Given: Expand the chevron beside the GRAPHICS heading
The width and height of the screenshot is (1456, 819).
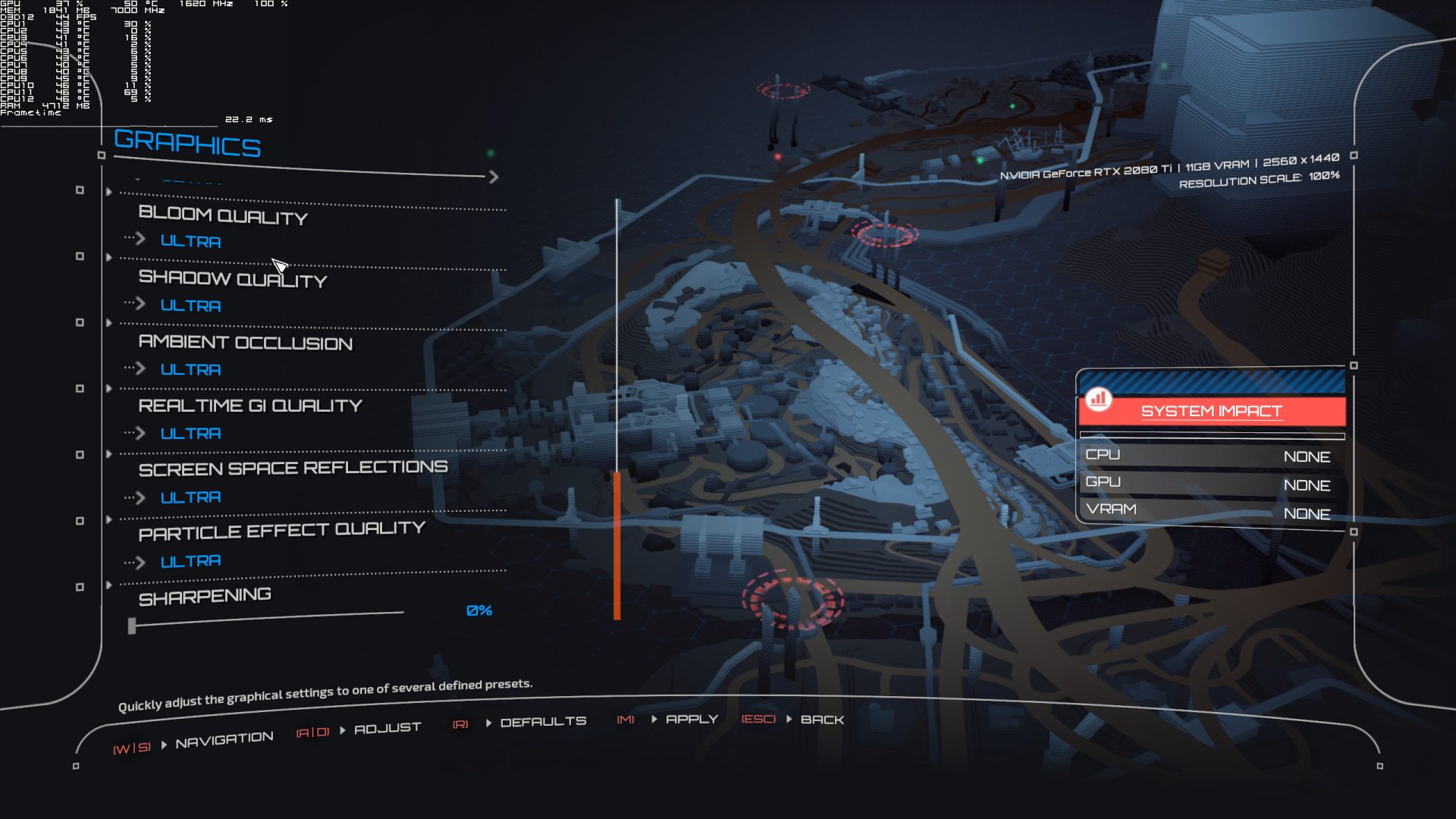Looking at the screenshot, I should [x=492, y=177].
